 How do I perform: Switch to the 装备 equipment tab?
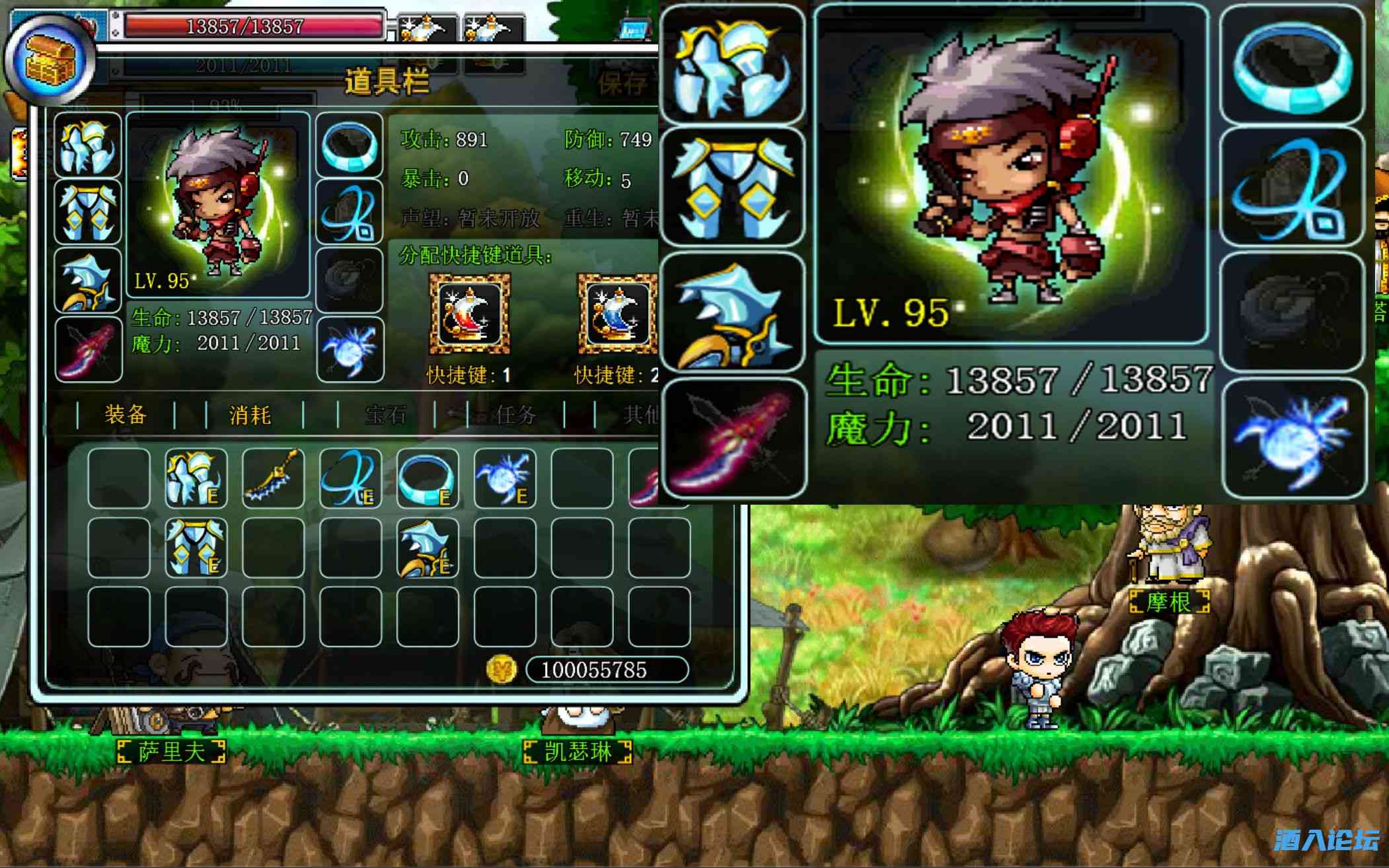pyautogui.click(x=125, y=415)
